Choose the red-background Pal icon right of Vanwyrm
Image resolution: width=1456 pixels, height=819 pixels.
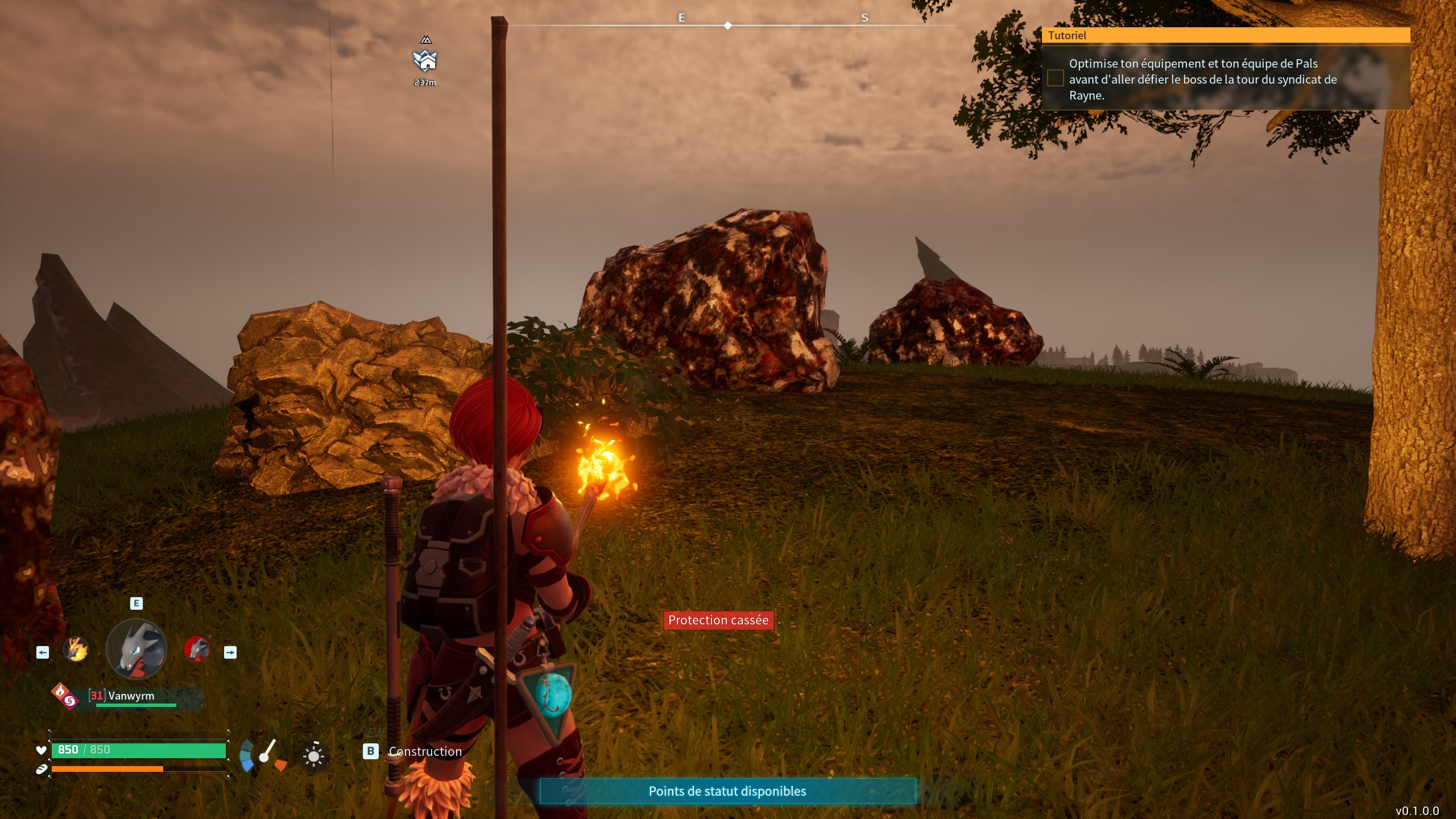(197, 649)
